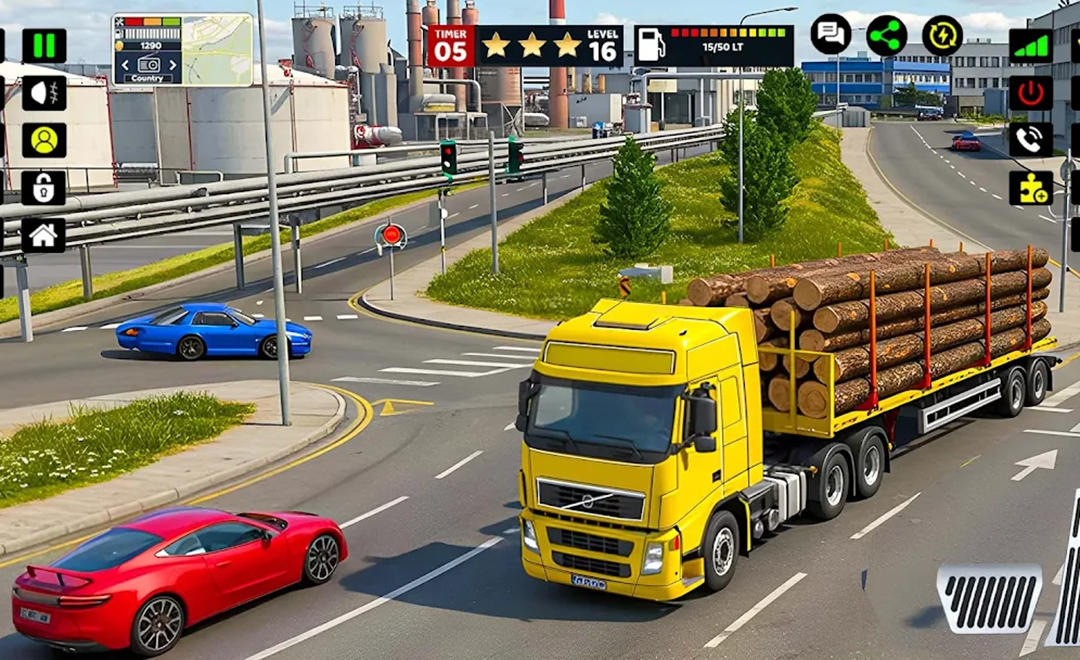Open the chat messages bubble
The height and width of the screenshot is (660, 1080).
[831, 35]
